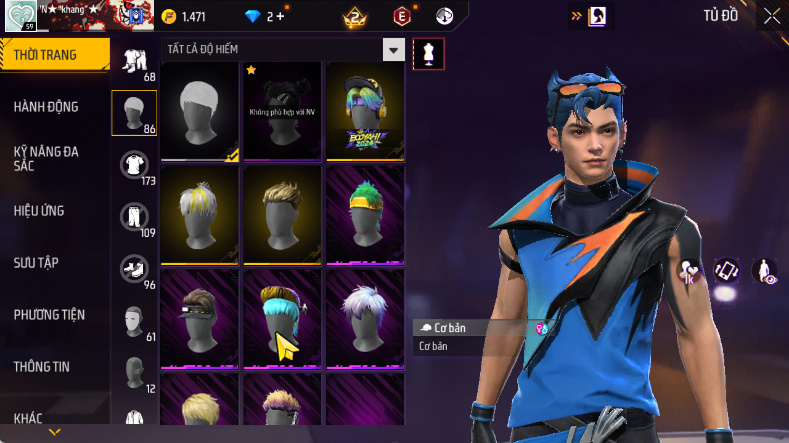Show the Thông Tin section
Screen dimensions: 789x443
[42, 367]
